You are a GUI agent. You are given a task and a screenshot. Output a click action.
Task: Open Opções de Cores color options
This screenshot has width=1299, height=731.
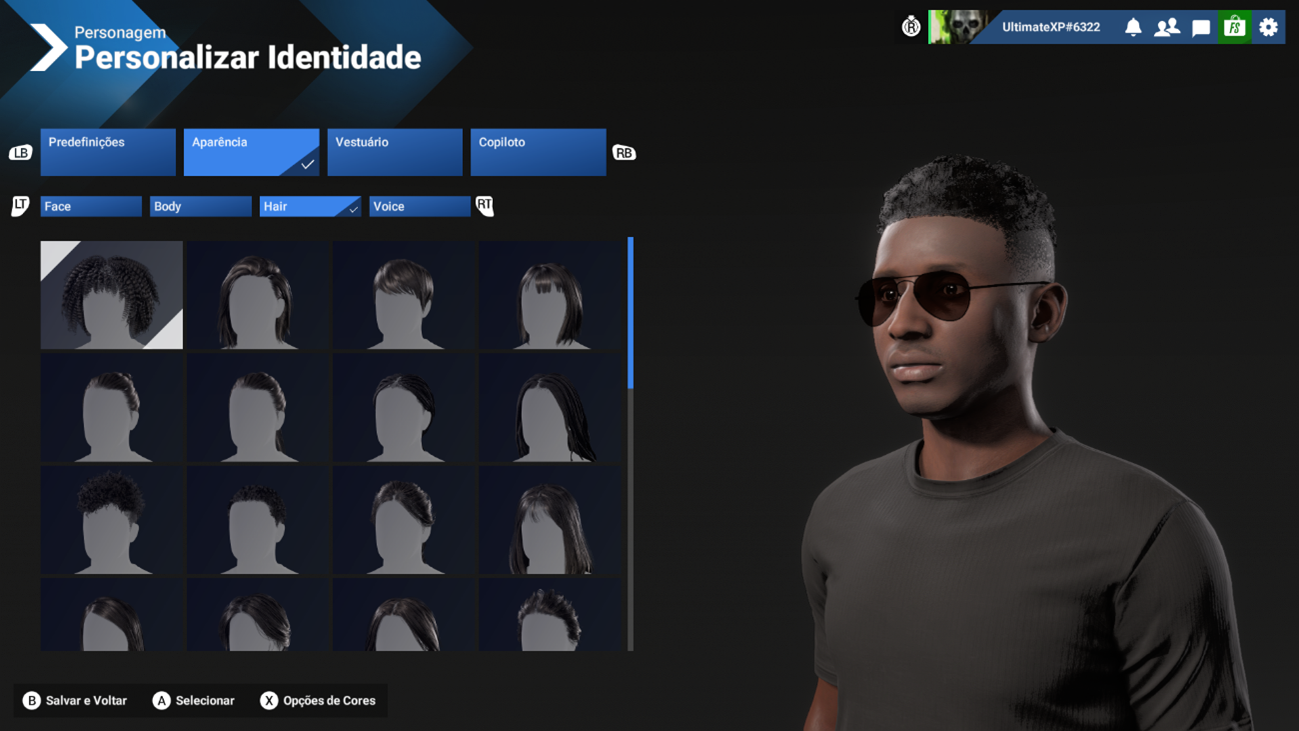(x=318, y=701)
